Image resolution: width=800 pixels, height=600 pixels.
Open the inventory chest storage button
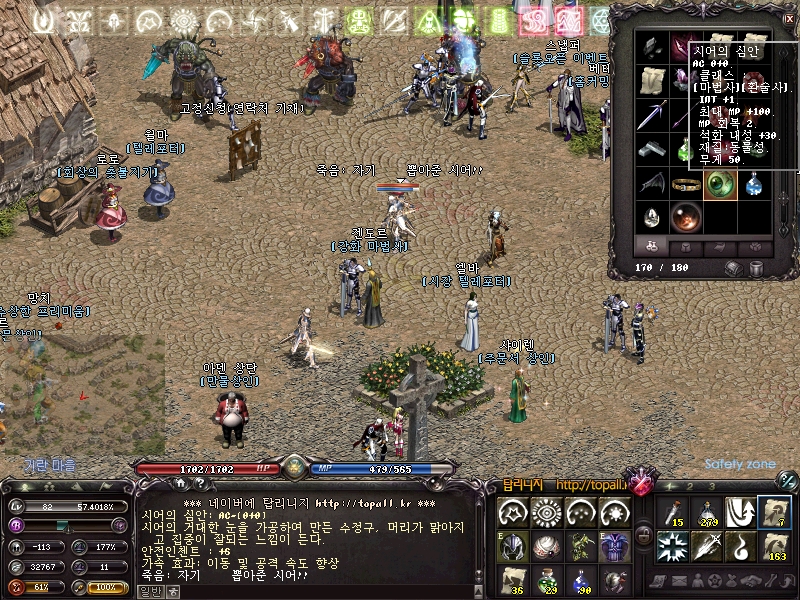pyautogui.click(x=734, y=267)
